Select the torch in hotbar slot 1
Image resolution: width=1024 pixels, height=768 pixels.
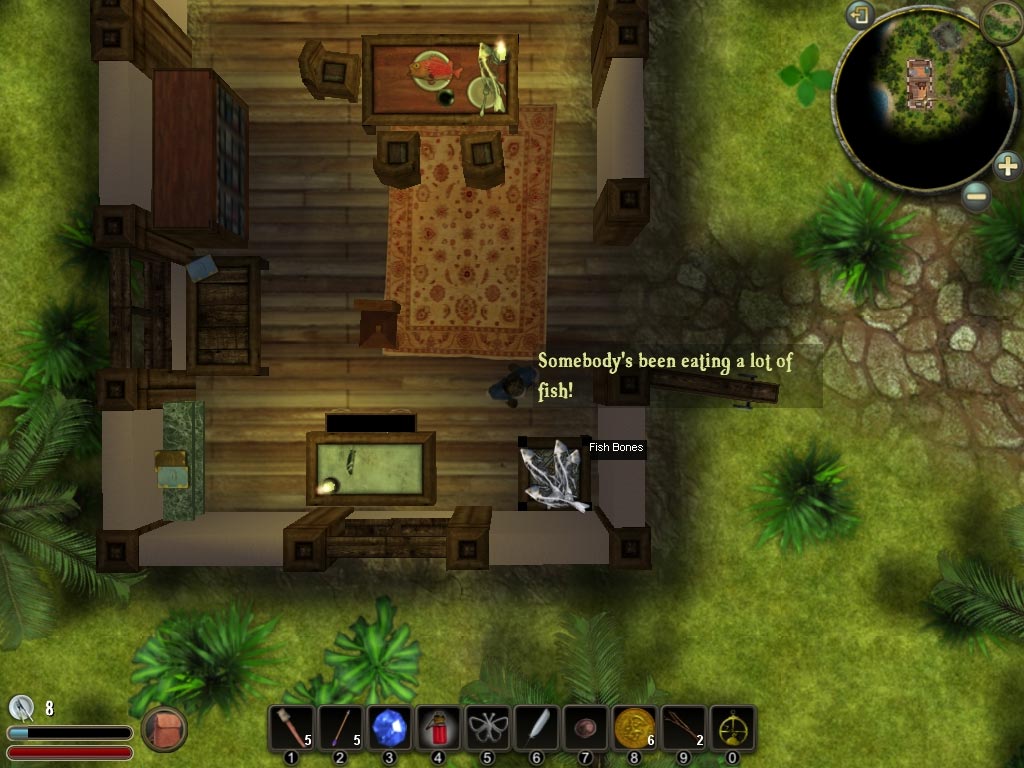click(x=291, y=727)
